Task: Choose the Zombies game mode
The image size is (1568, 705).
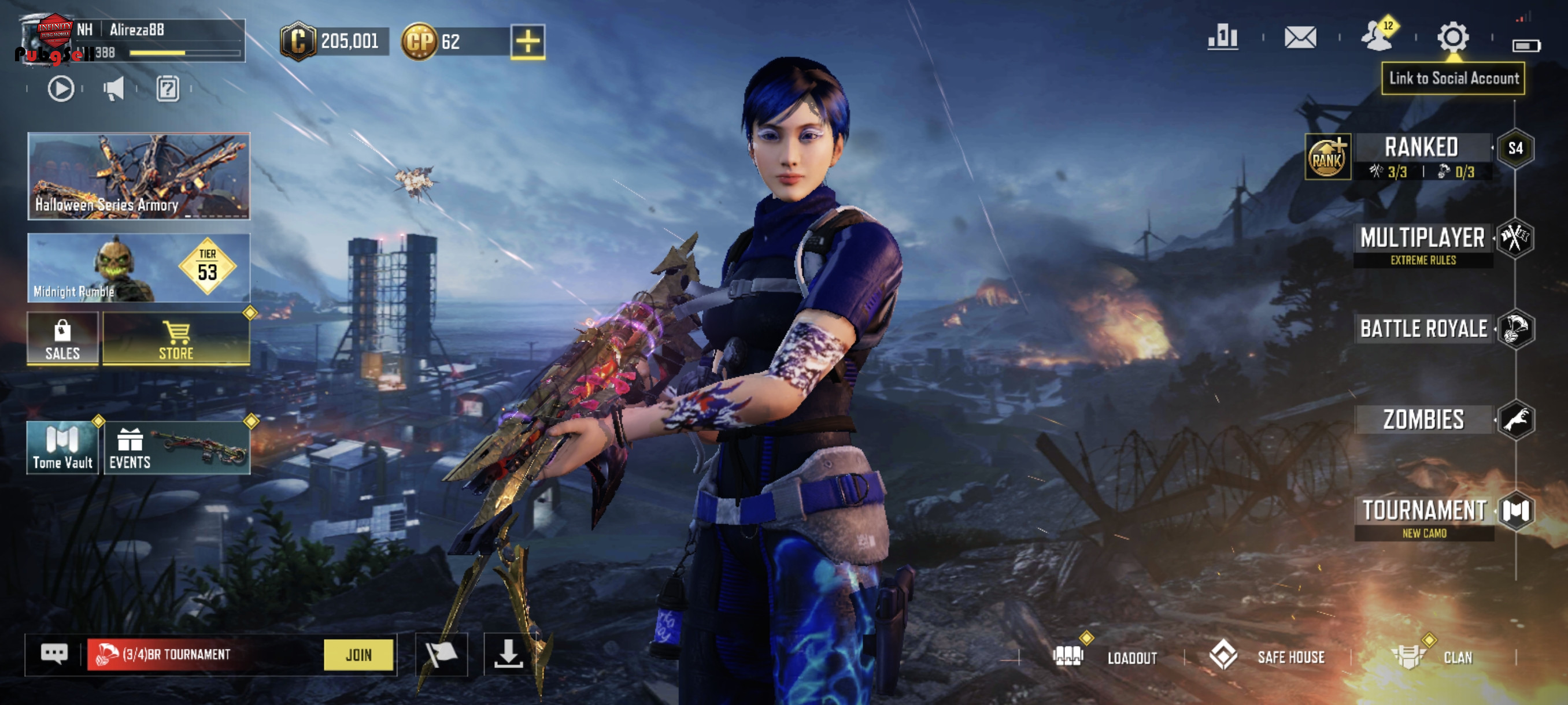Action: click(1423, 420)
